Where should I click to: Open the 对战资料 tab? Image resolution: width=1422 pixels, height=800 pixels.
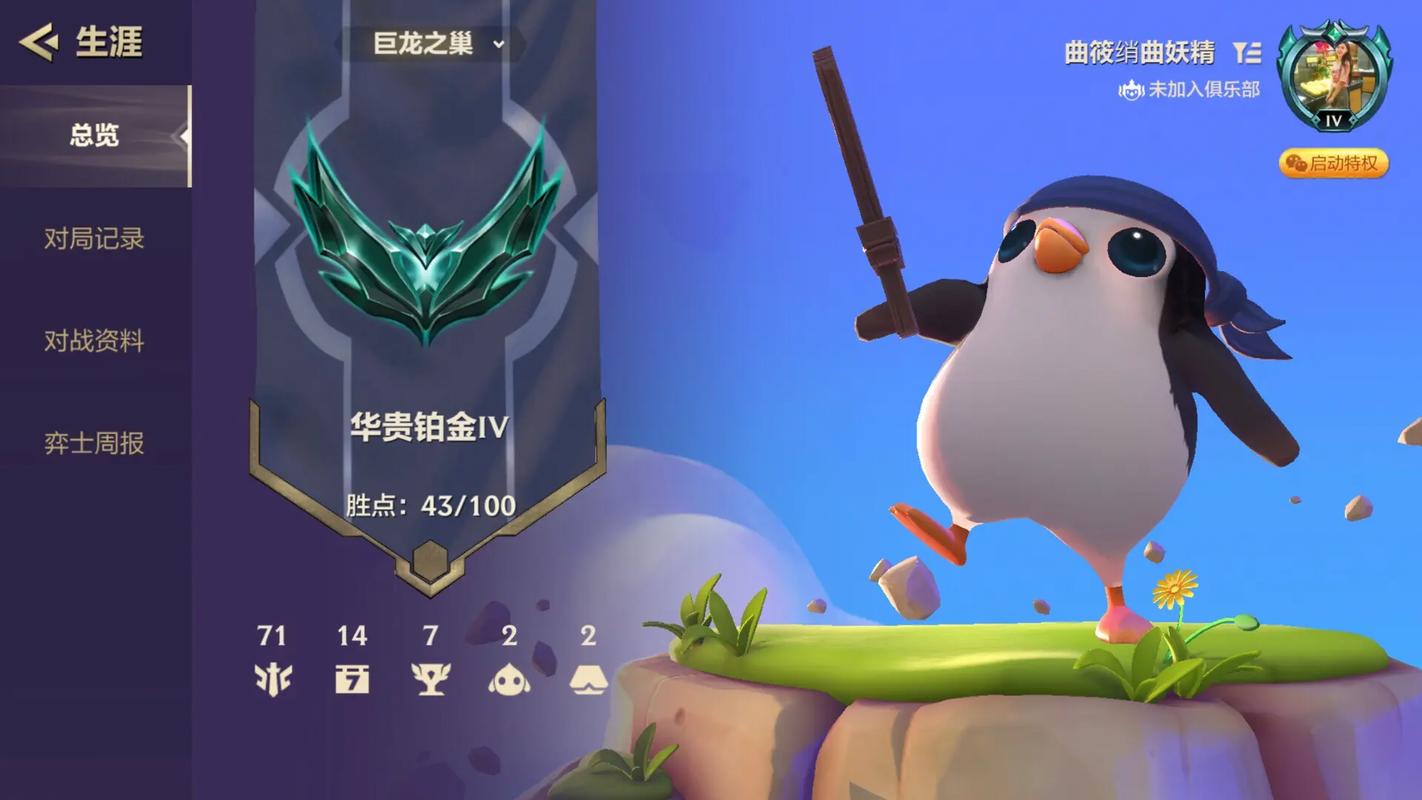point(94,341)
